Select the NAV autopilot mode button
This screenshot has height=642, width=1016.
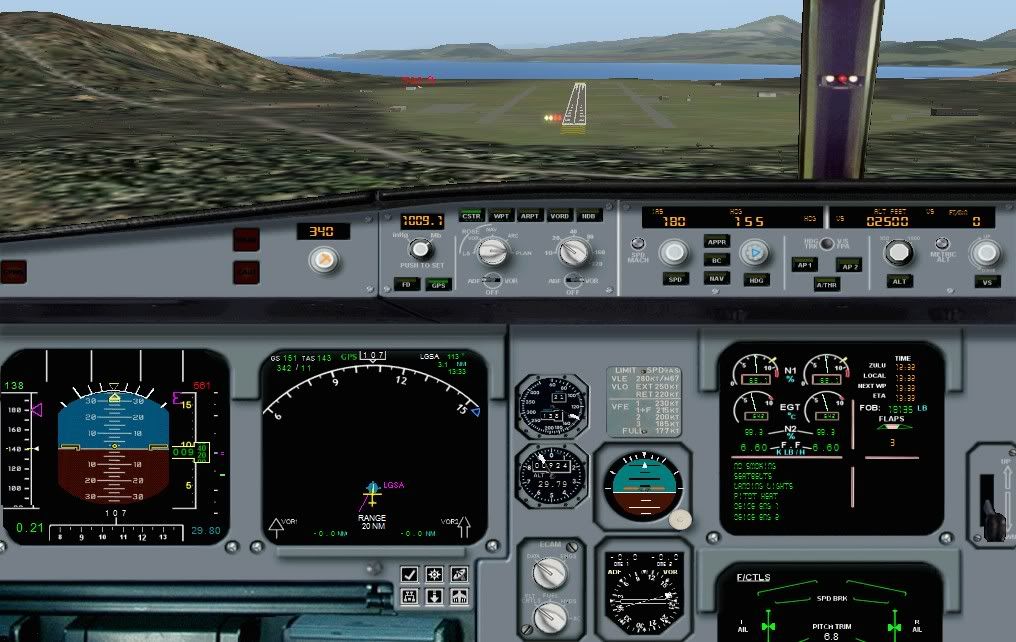click(716, 278)
